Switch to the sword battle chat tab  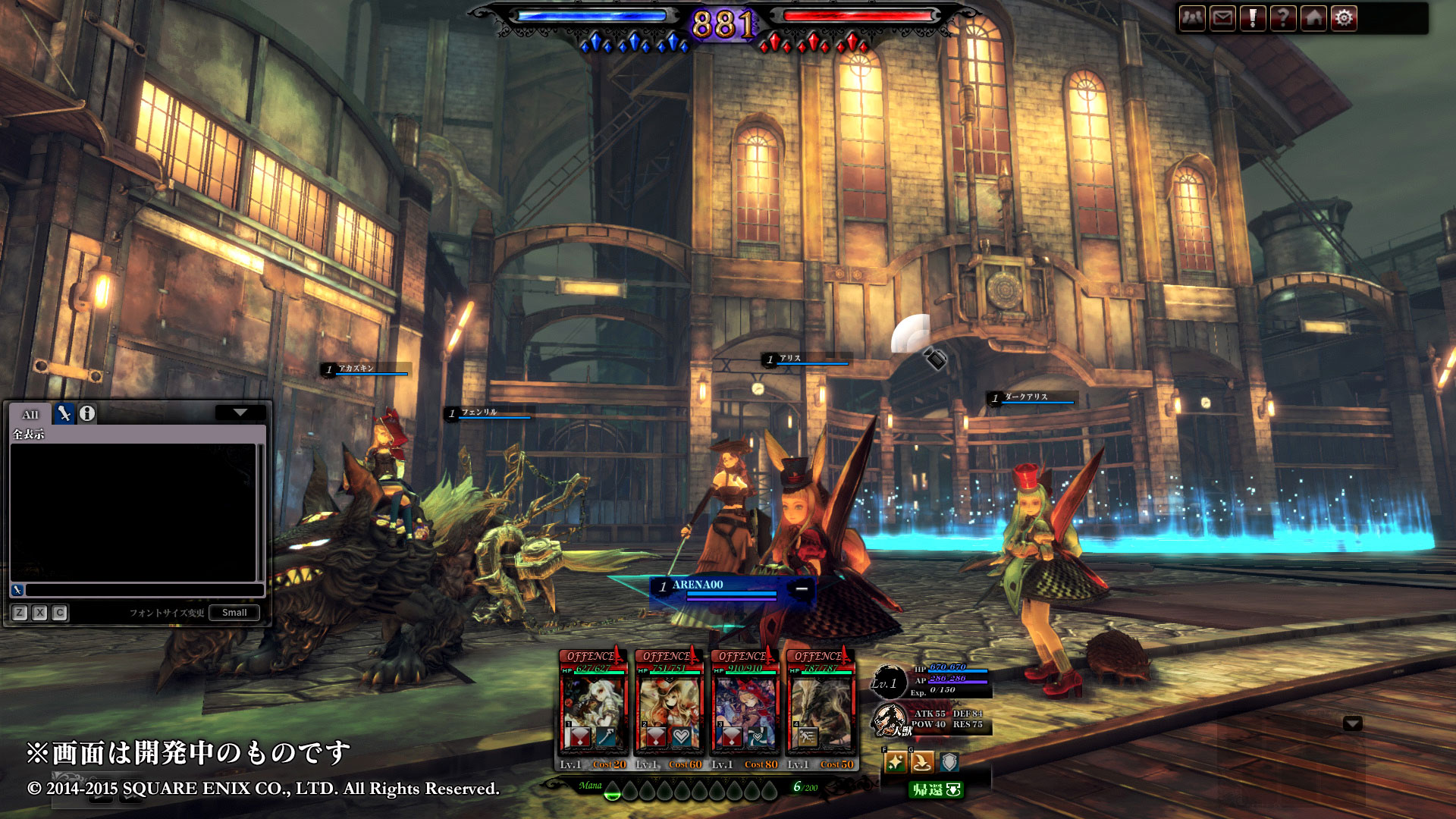[x=64, y=413]
